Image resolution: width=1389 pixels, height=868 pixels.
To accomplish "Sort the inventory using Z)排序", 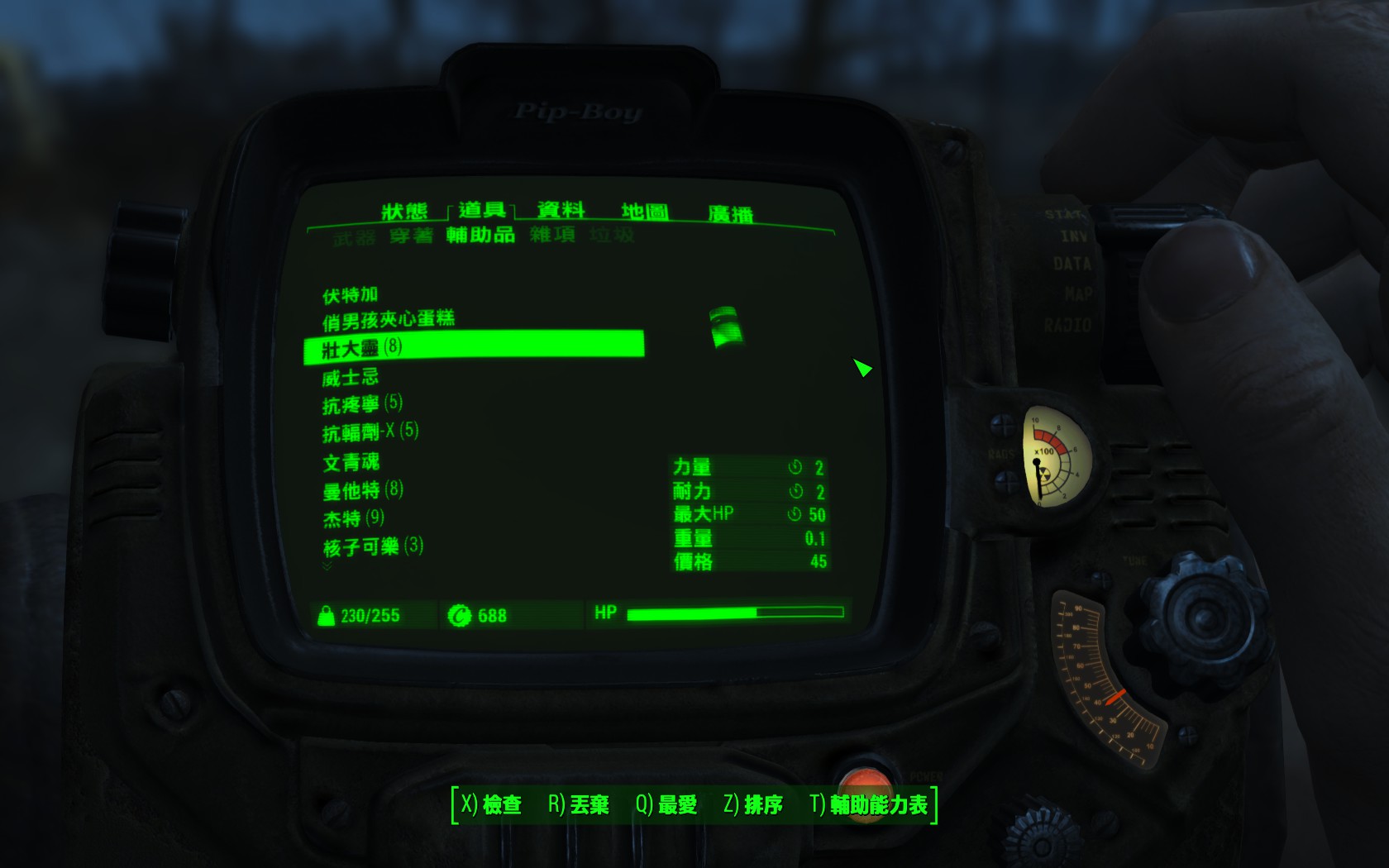I will point(753,802).
